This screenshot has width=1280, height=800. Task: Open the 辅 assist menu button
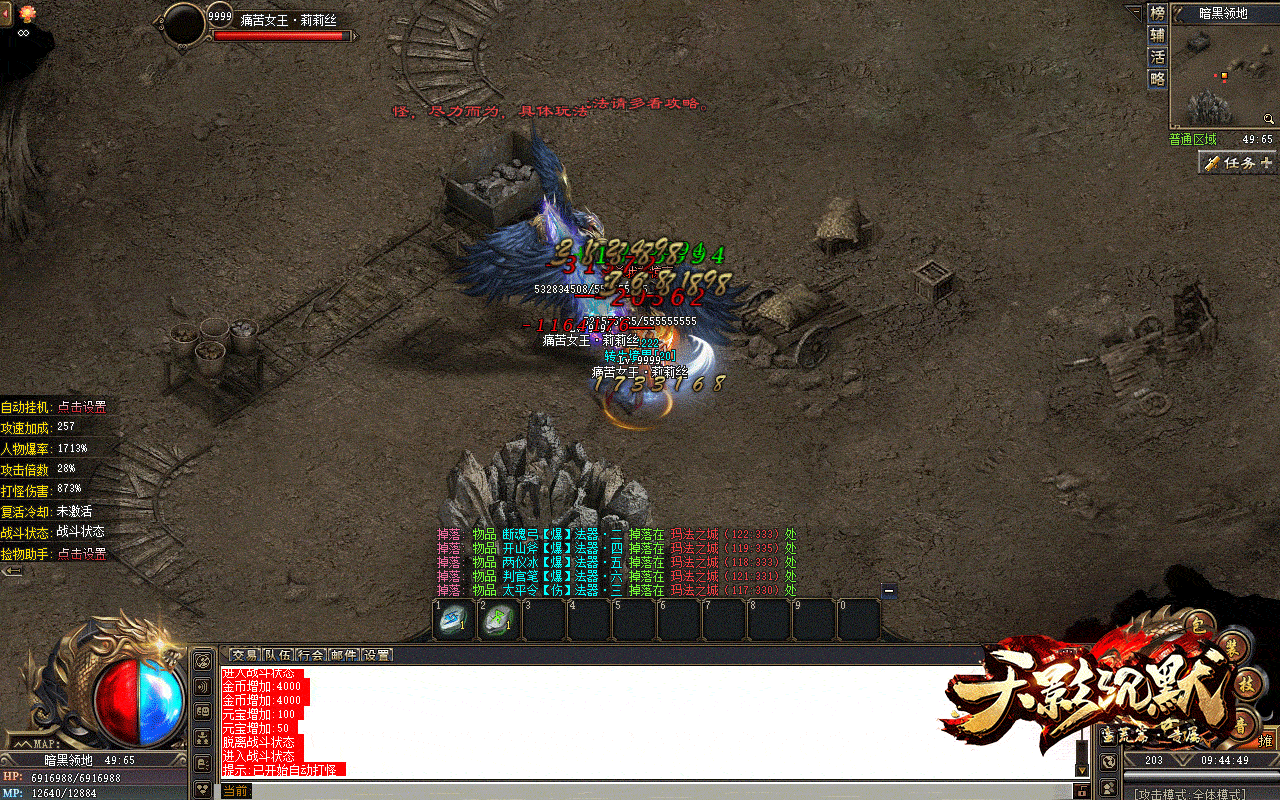tap(1158, 35)
